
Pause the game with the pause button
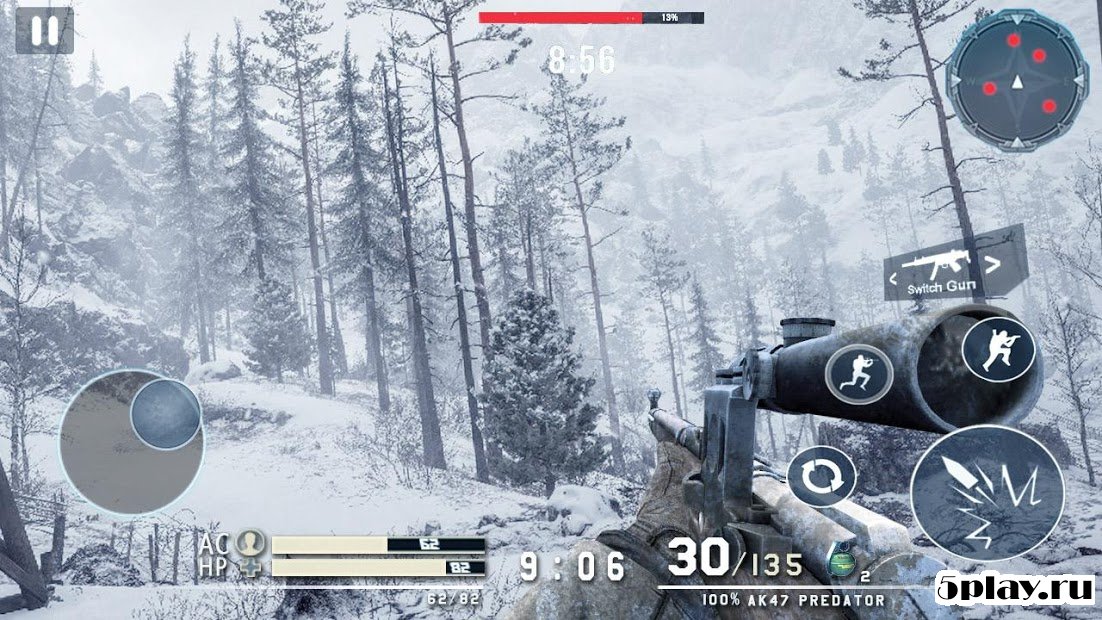[x=45, y=31]
